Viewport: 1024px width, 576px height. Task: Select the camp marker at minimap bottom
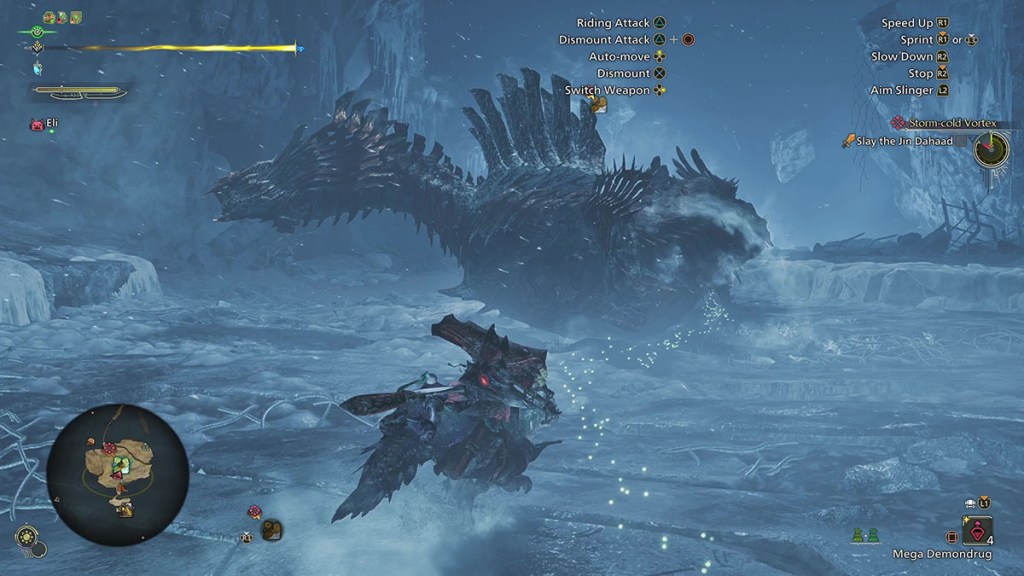click(x=123, y=508)
